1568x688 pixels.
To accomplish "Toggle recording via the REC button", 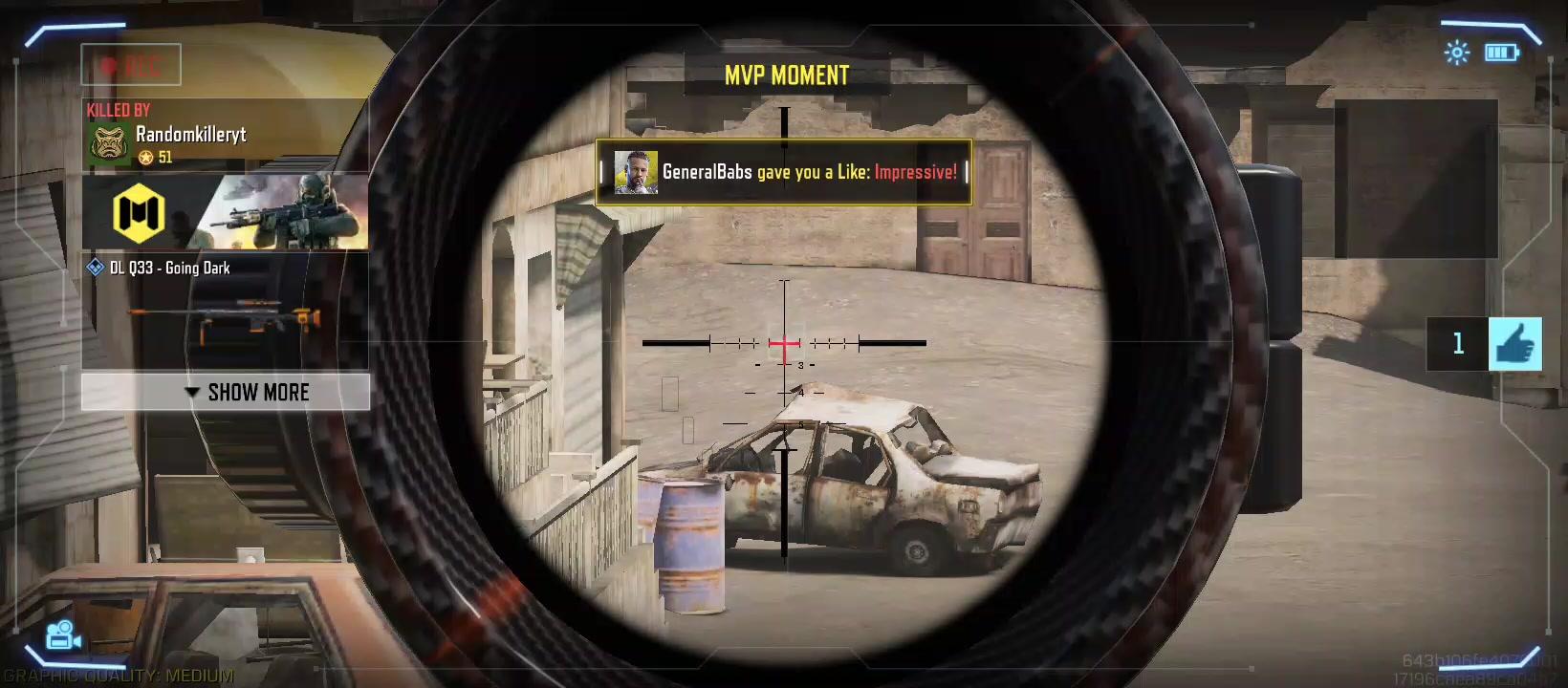I will coord(131,64).
